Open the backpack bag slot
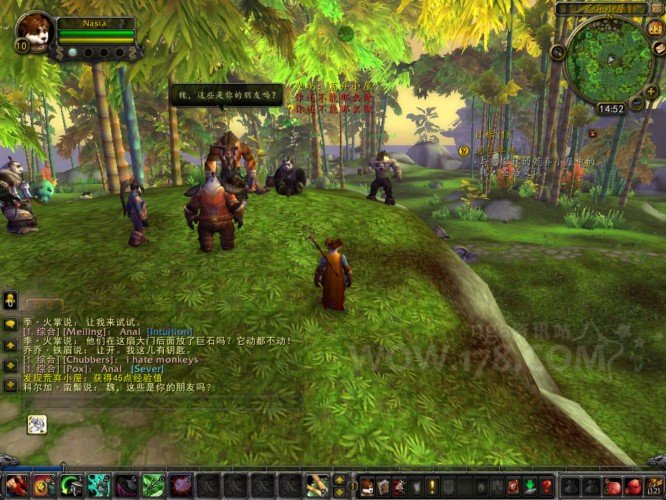 pyautogui.click(x=651, y=486)
